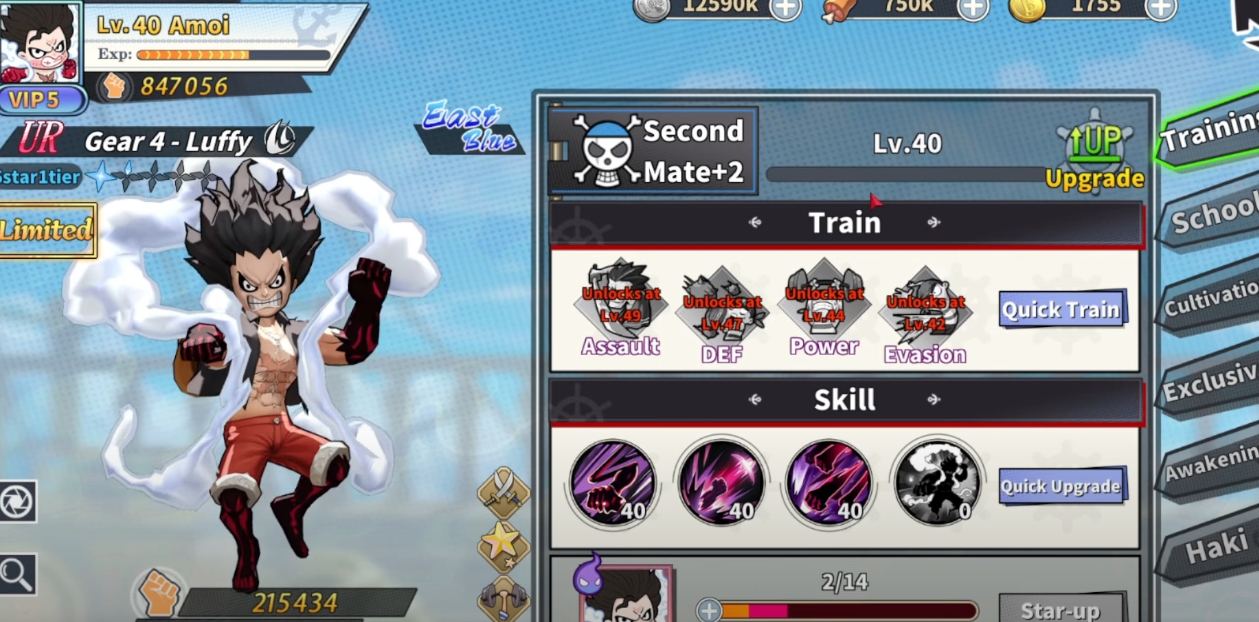This screenshot has width=1259, height=622.
Task: Click Quick Upgrade for skills
Action: pyautogui.click(x=1061, y=486)
